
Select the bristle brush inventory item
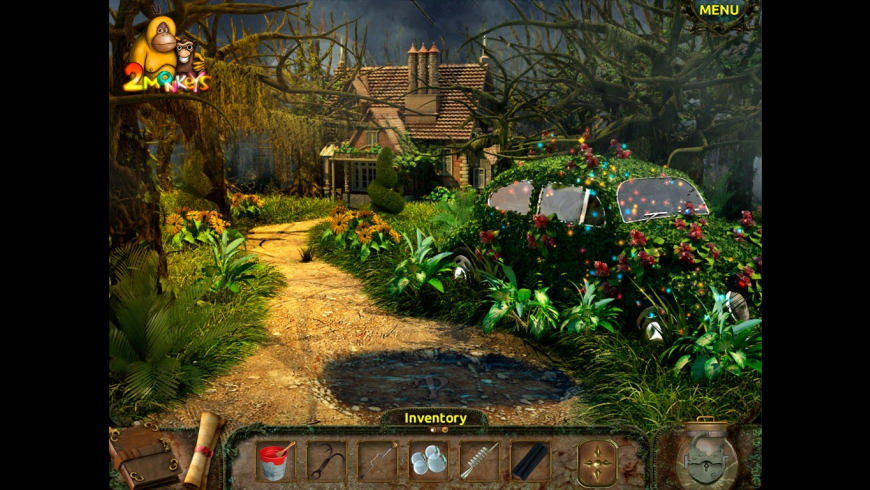(479, 462)
